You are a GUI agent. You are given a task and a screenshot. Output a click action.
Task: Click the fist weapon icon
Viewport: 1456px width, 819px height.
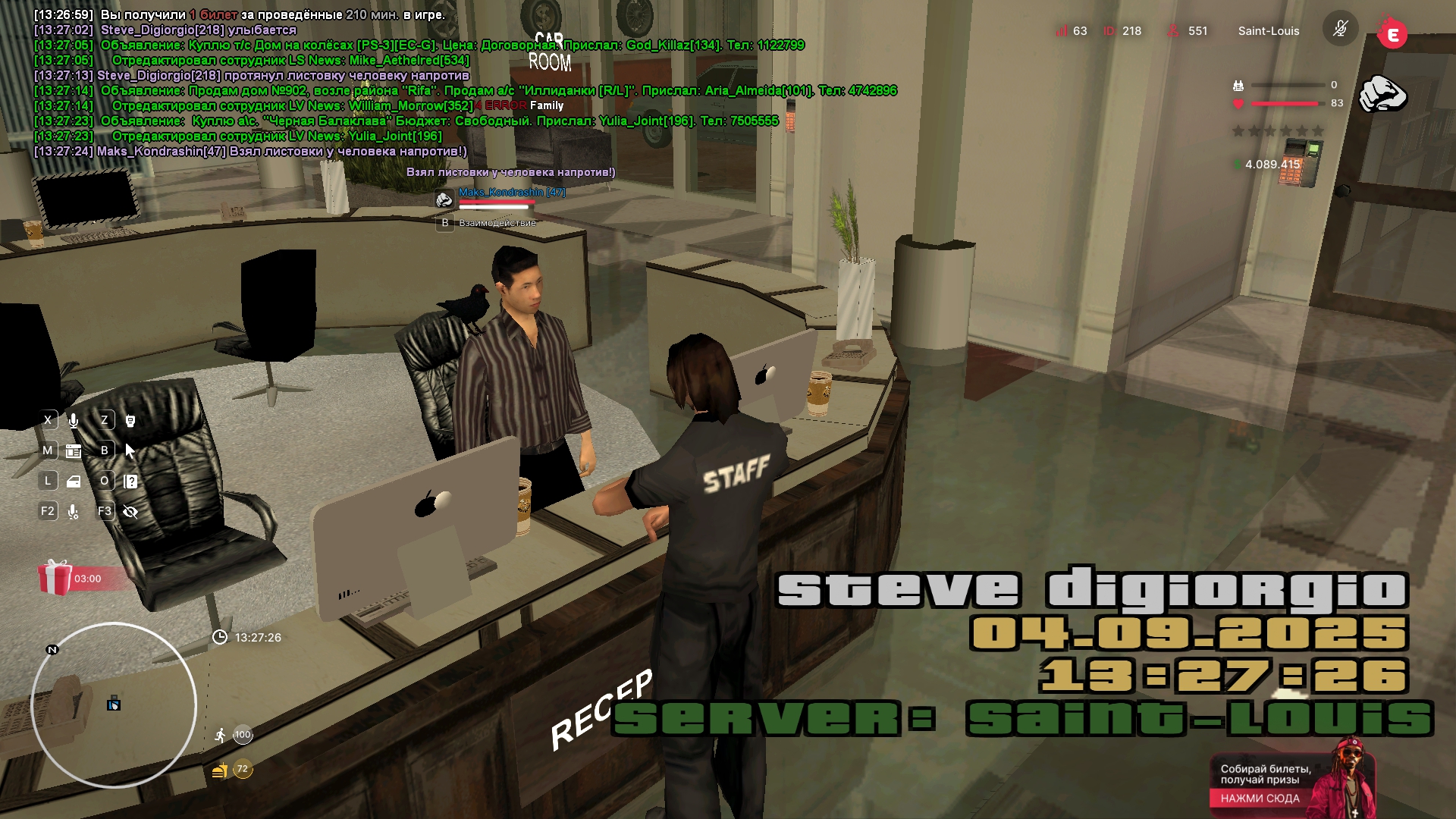(x=1382, y=95)
